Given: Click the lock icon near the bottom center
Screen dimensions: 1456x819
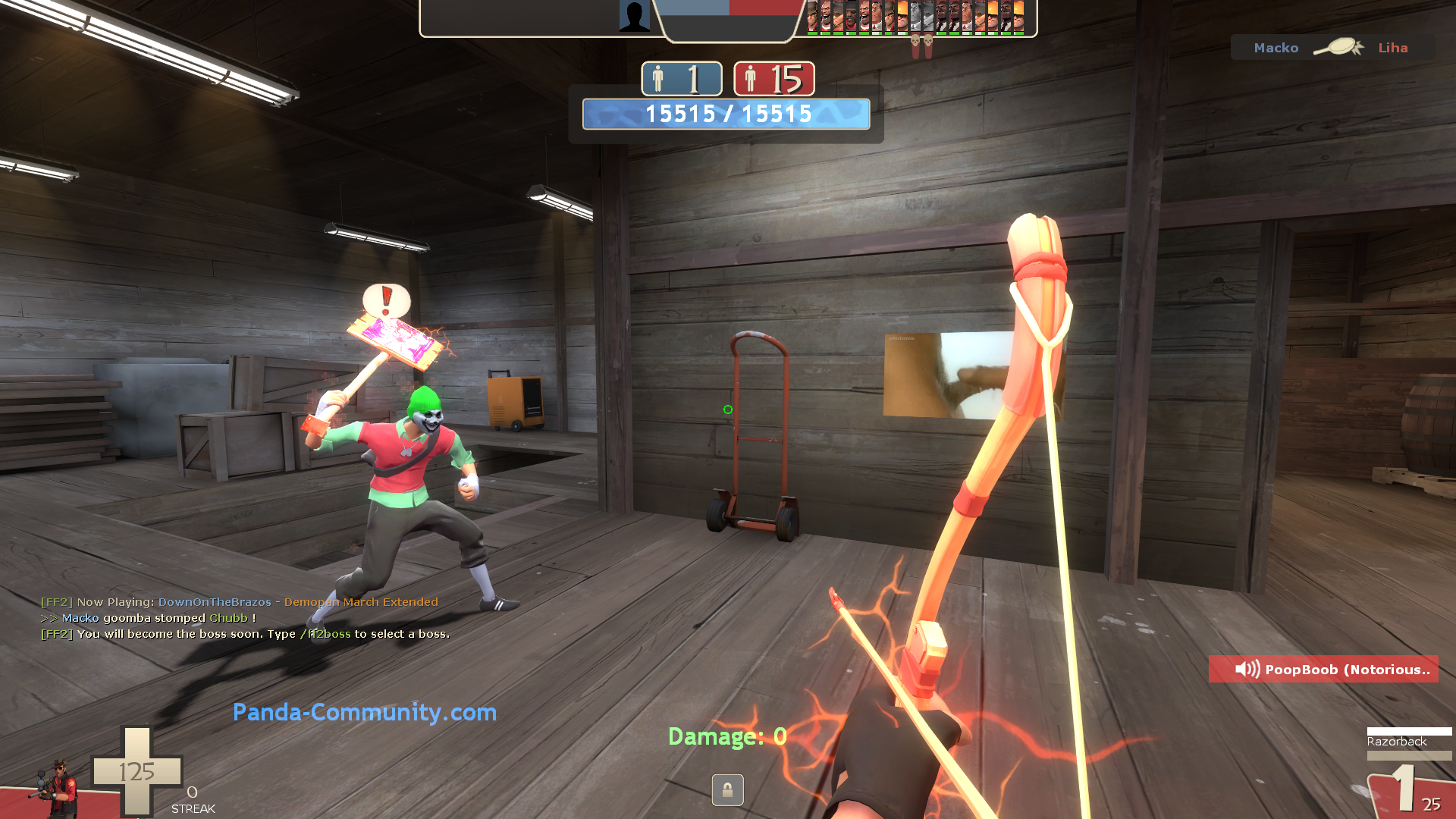Looking at the screenshot, I should (727, 790).
